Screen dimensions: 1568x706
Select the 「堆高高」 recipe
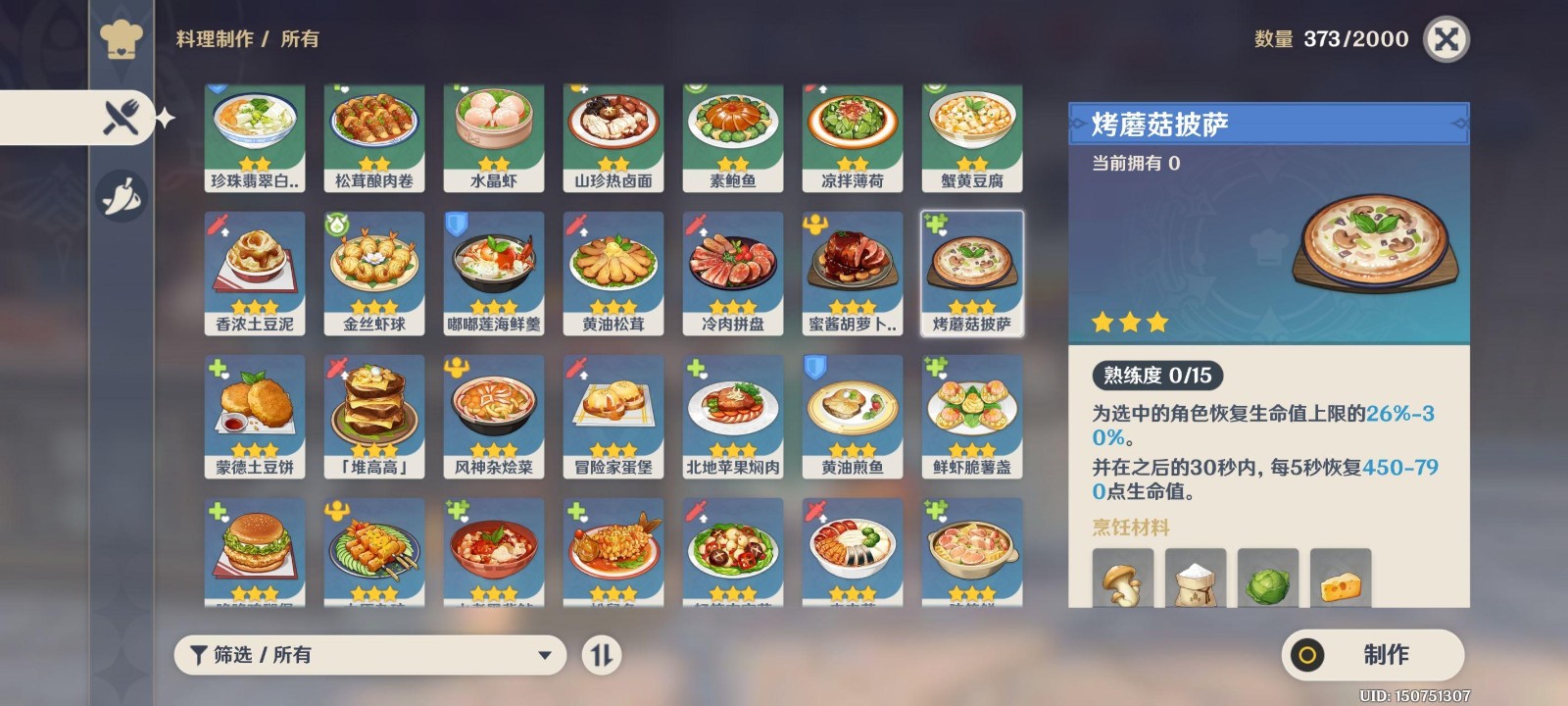pyautogui.click(x=373, y=414)
